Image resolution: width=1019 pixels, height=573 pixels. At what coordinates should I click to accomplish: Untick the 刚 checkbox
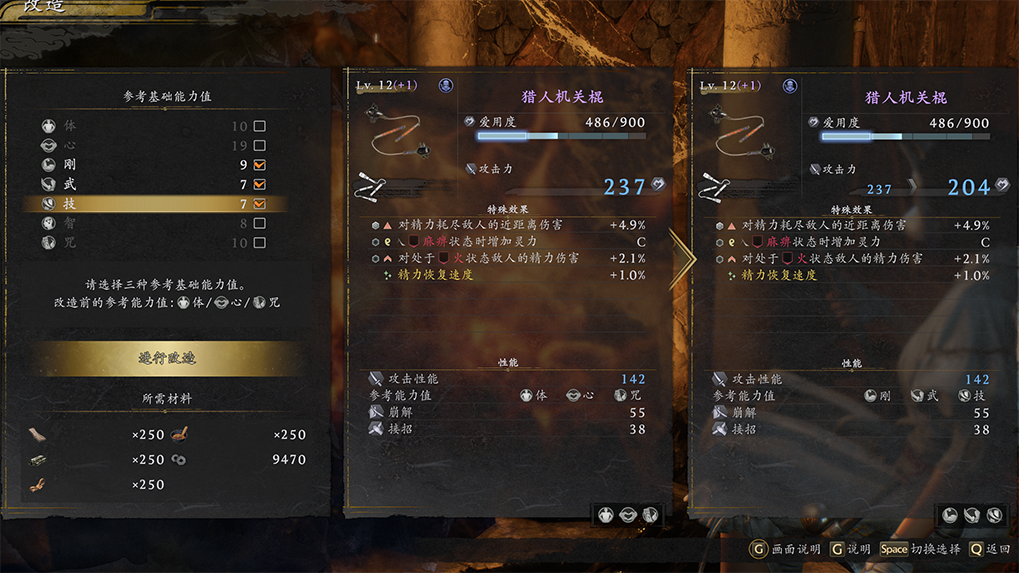coord(260,165)
